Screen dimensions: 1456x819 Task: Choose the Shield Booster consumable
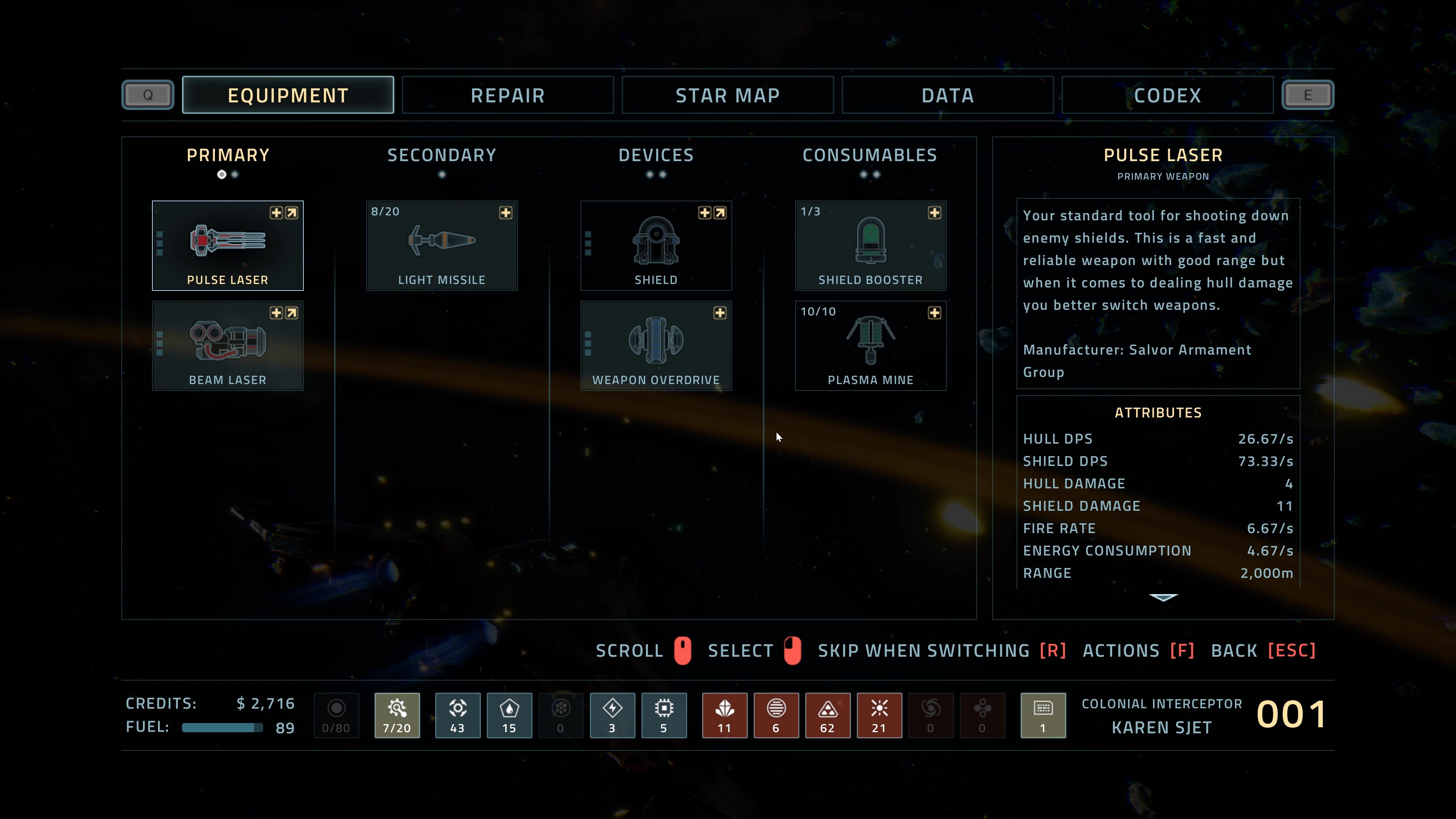pos(871,245)
